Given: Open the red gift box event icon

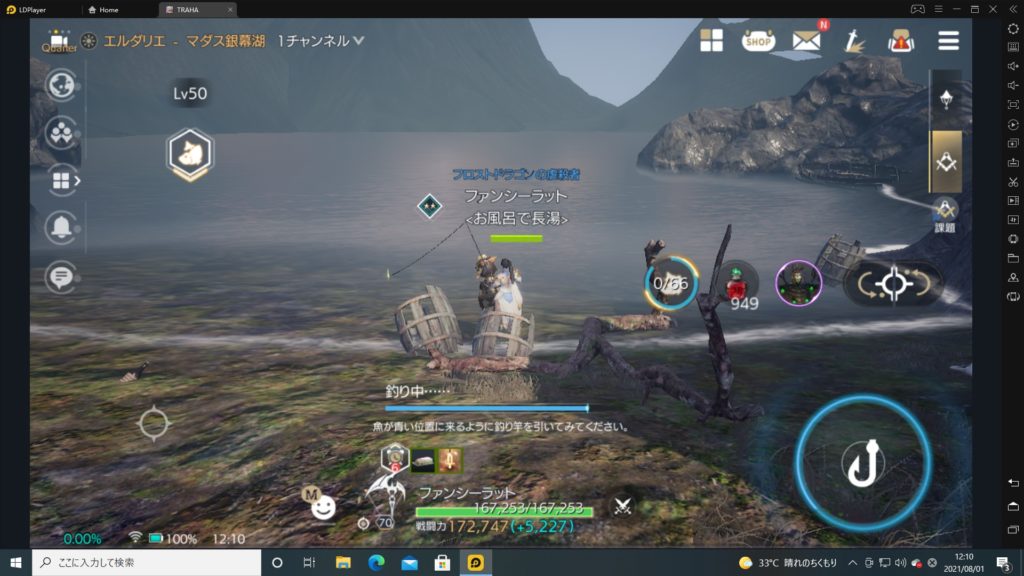Looking at the screenshot, I should click(901, 40).
